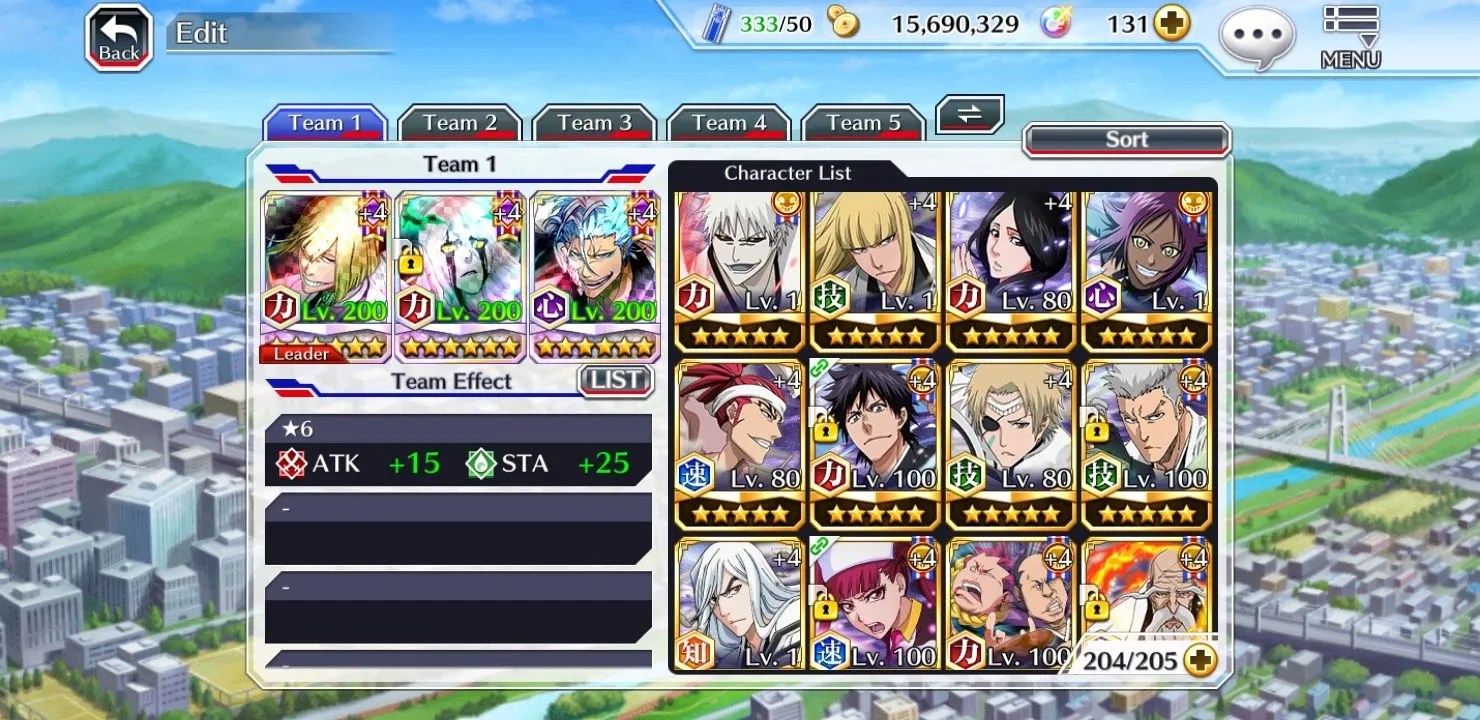Open the chat speech bubble
Screen dimensions: 1480x720
click(x=1257, y=36)
